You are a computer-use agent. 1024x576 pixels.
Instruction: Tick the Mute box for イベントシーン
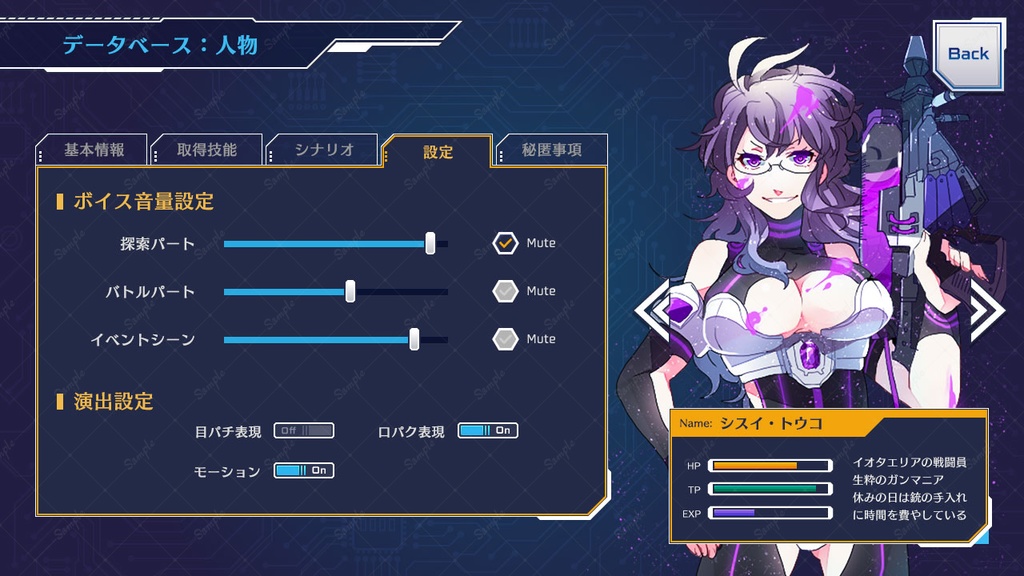coord(505,339)
